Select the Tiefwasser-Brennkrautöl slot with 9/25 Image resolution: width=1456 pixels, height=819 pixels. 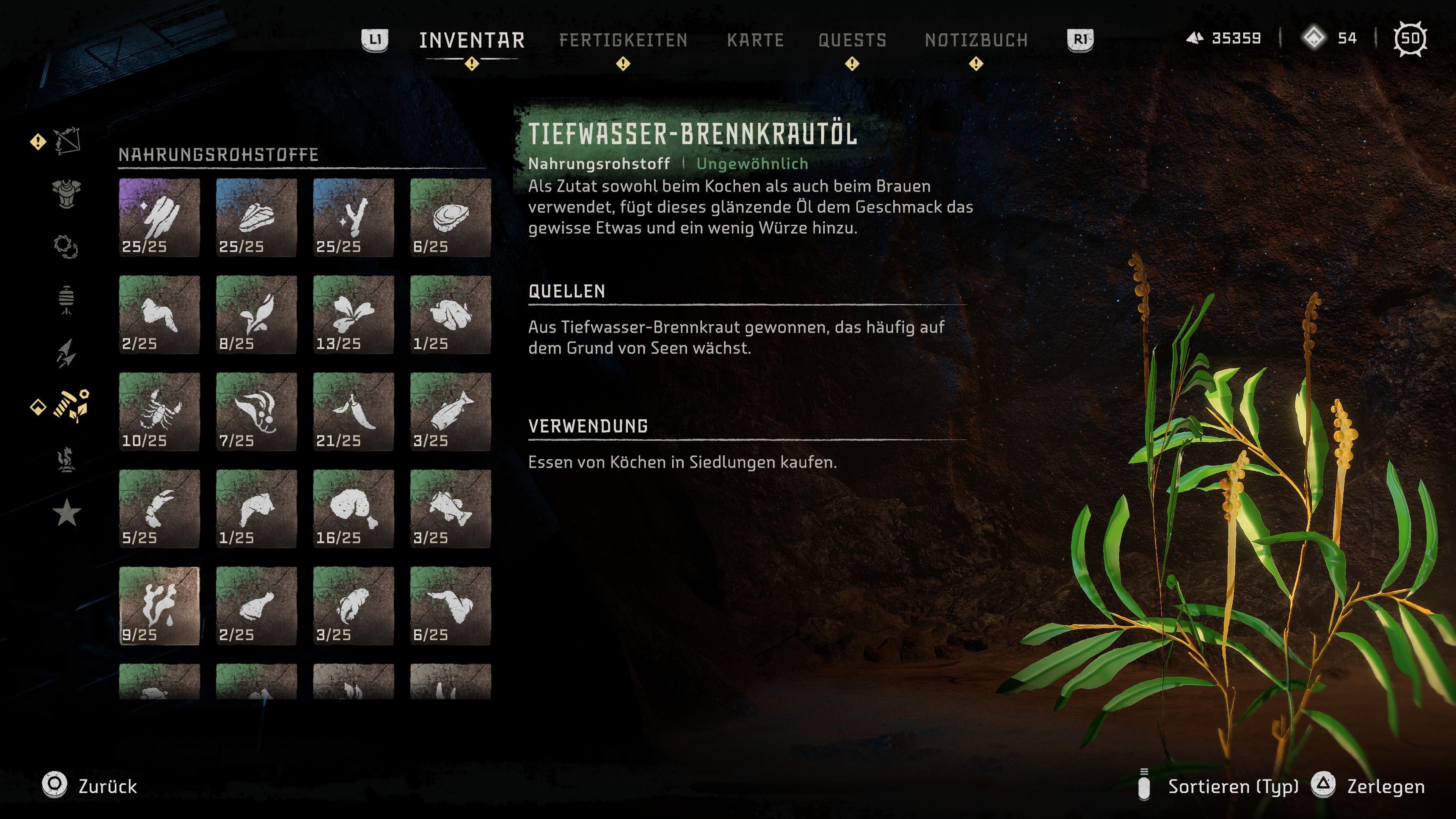pos(159,606)
